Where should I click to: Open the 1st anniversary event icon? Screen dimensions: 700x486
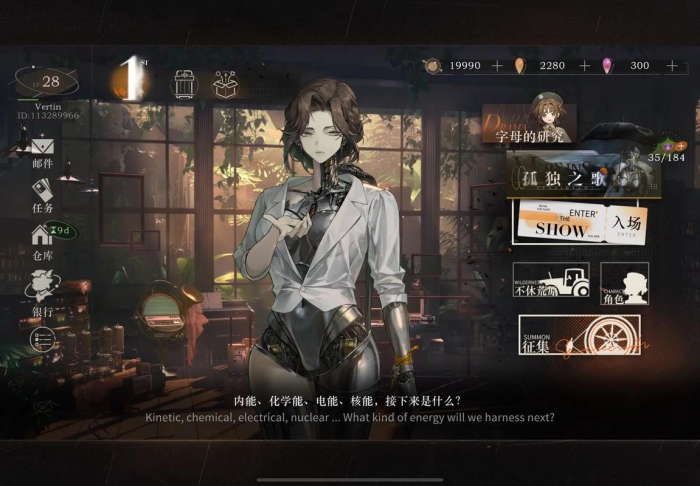pos(130,82)
